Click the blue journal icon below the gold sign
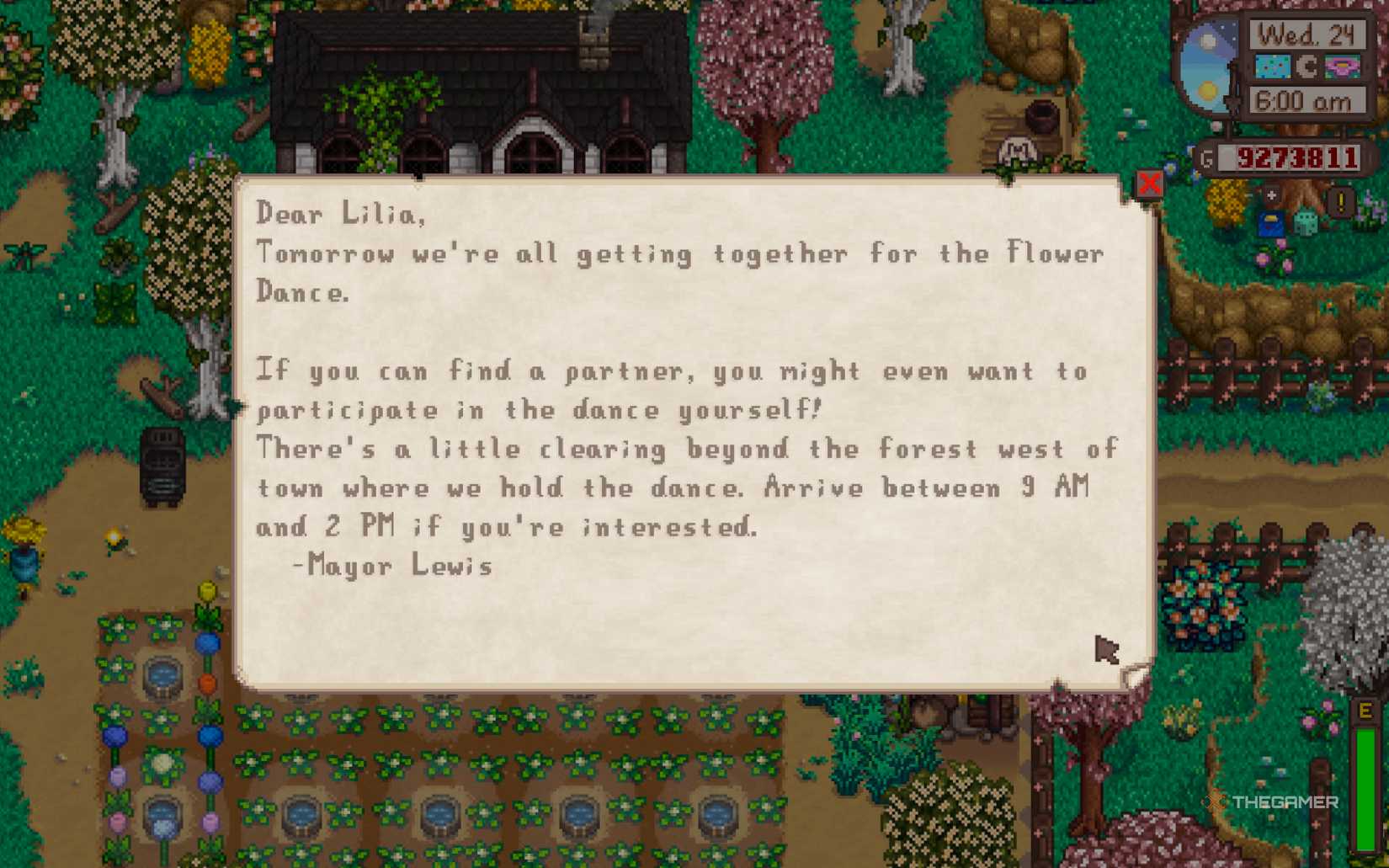The width and height of the screenshot is (1389, 868). (1272, 223)
